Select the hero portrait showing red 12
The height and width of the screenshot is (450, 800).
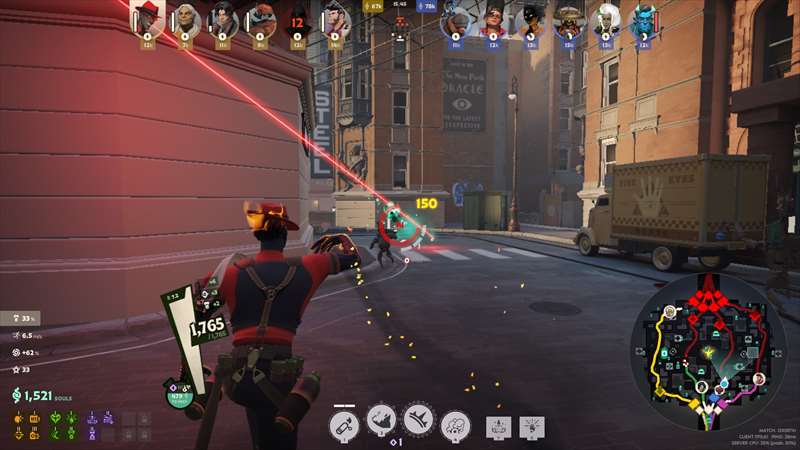[297, 20]
